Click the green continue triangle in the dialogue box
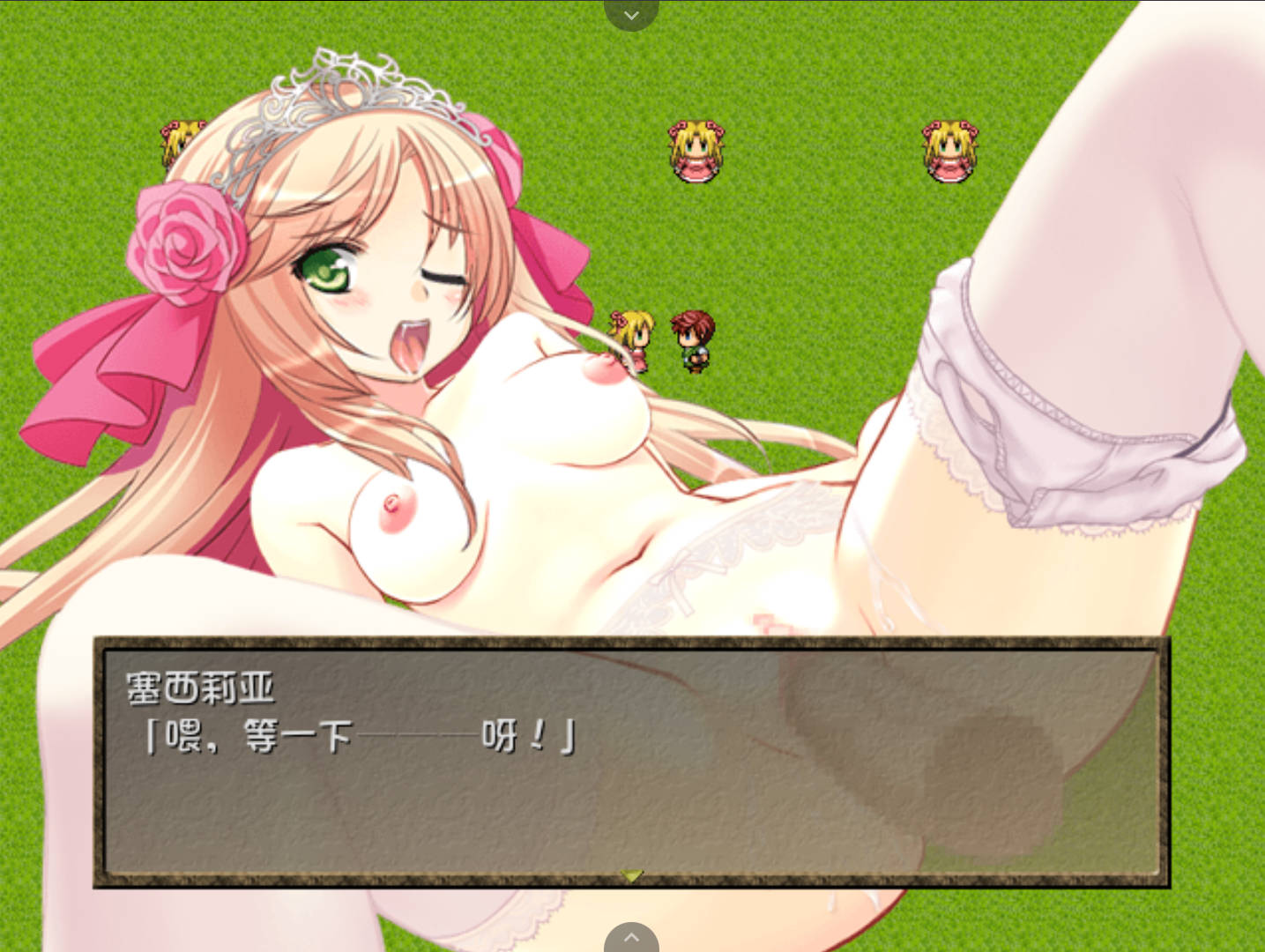The height and width of the screenshot is (952, 1265). [x=631, y=874]
